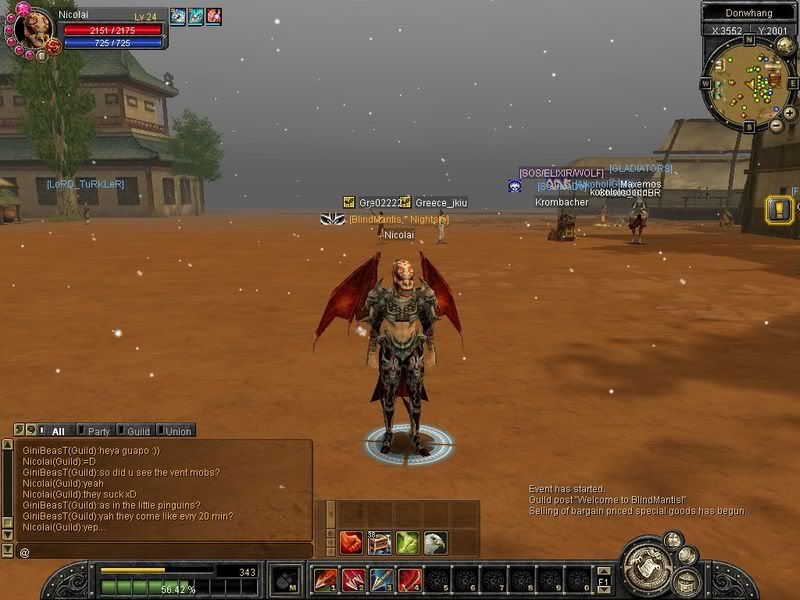The height and width of the screenshot is (600, 800).
Task: Switch hotbar page with F1 up arrow
Action: click(604, 572)
